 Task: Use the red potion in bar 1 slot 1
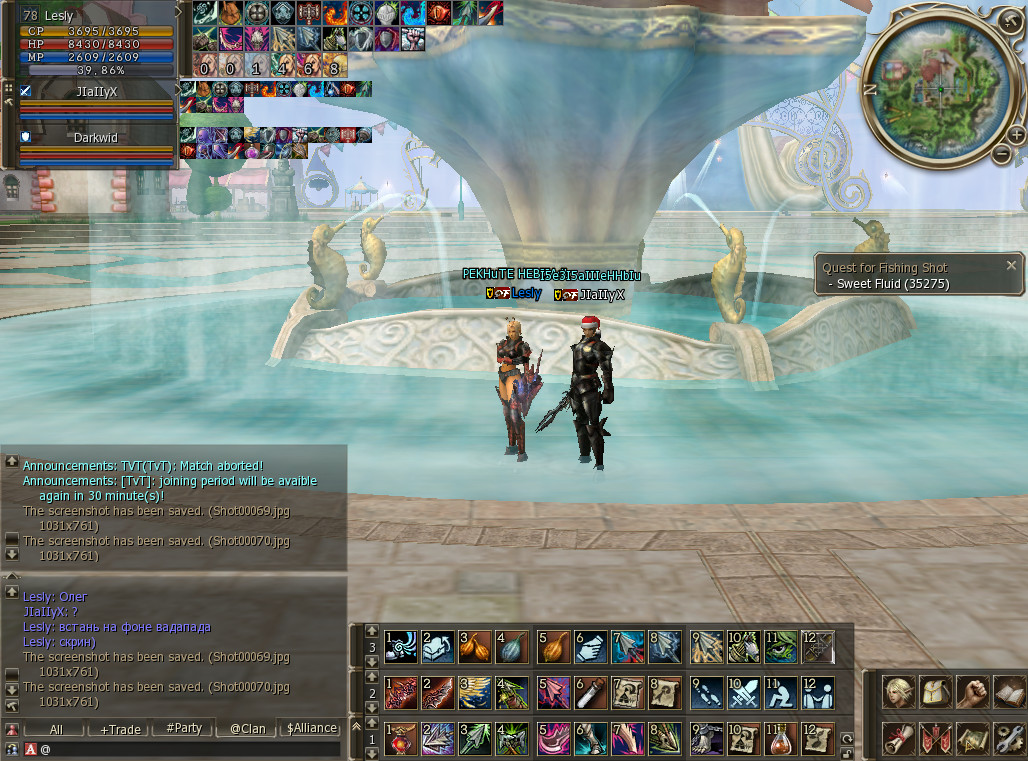[400, 739]
